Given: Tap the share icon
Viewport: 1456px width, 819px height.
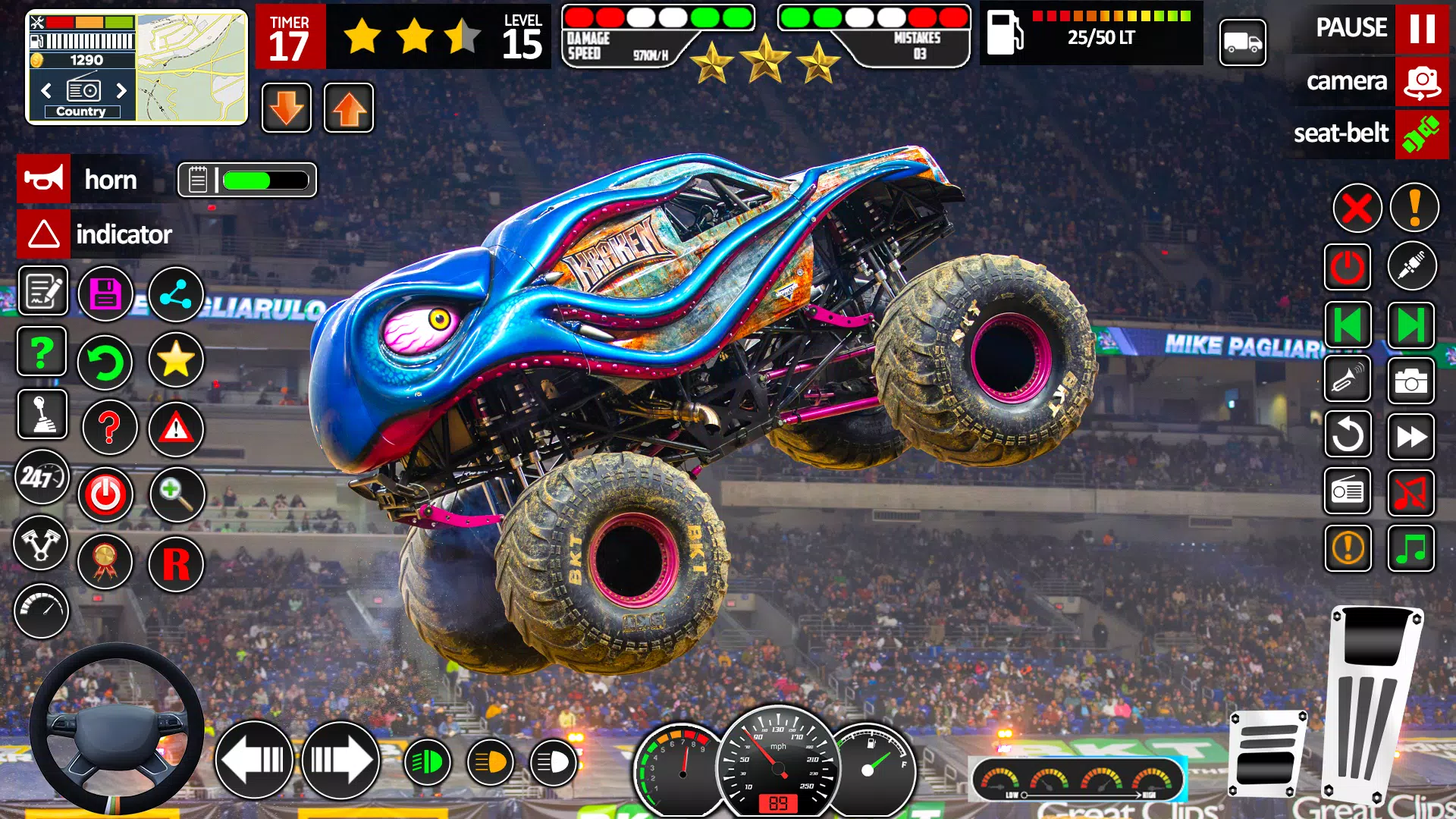Looking at the screenshot, I should click(x=176, y=293).
